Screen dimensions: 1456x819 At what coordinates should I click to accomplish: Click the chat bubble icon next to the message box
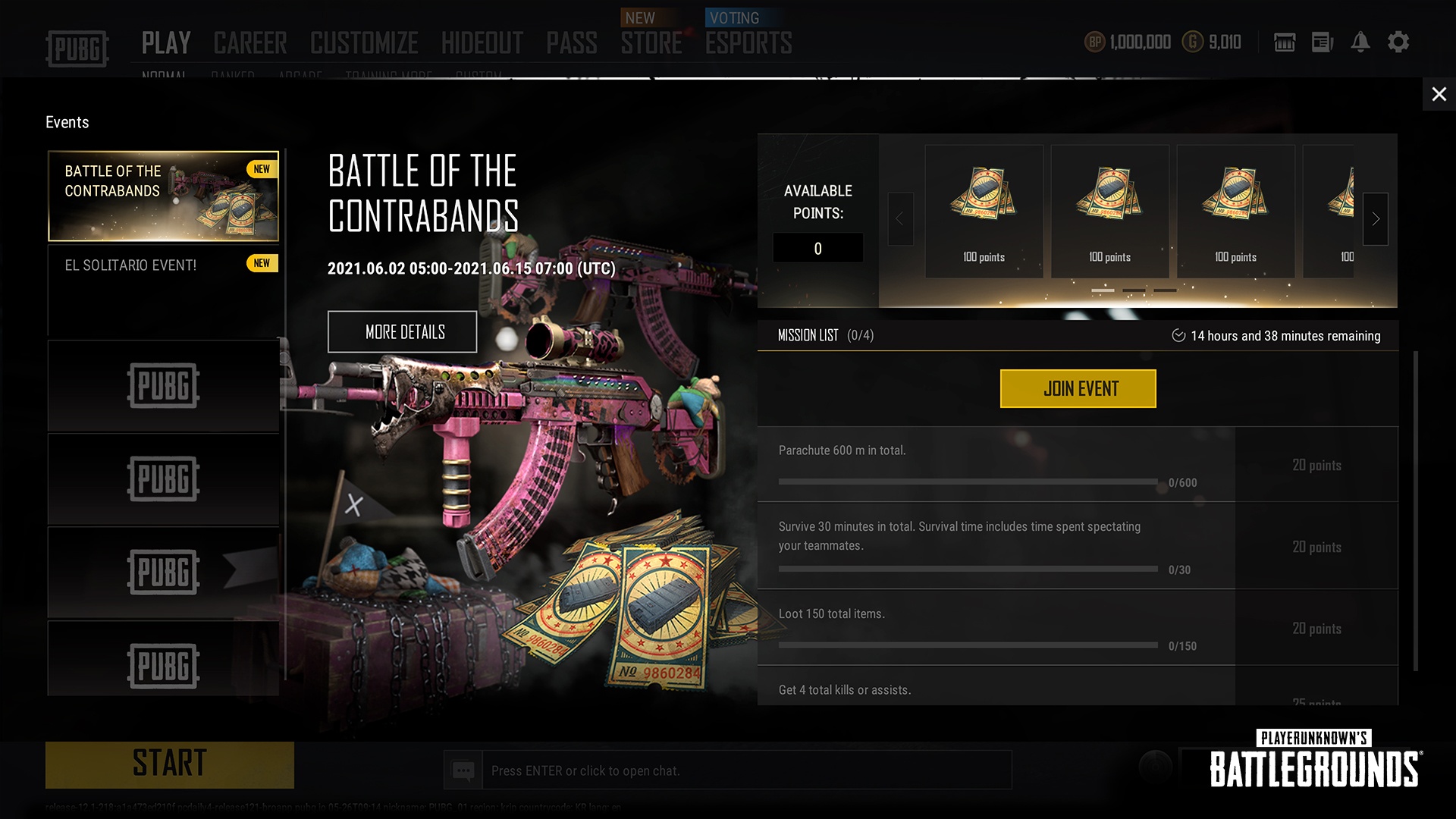coord(463,770)
